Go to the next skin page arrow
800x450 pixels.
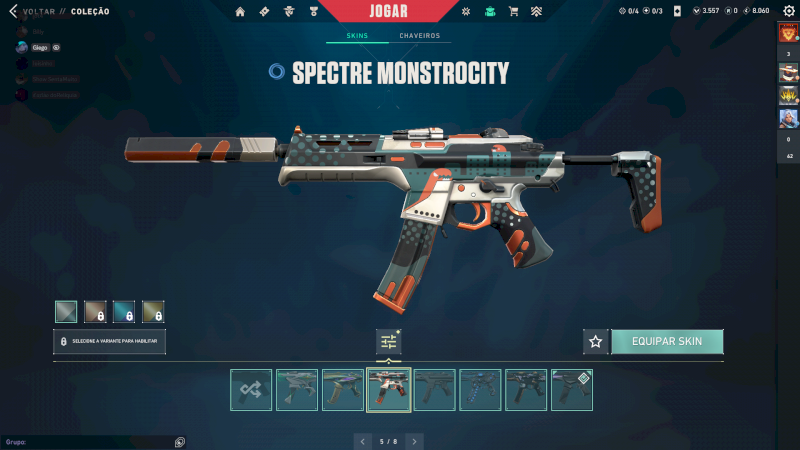coord(414,440)
